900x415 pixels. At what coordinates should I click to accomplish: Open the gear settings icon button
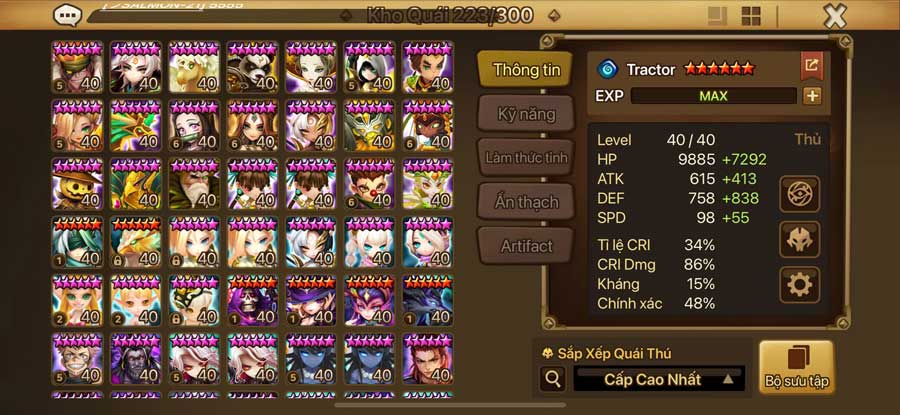799,285
